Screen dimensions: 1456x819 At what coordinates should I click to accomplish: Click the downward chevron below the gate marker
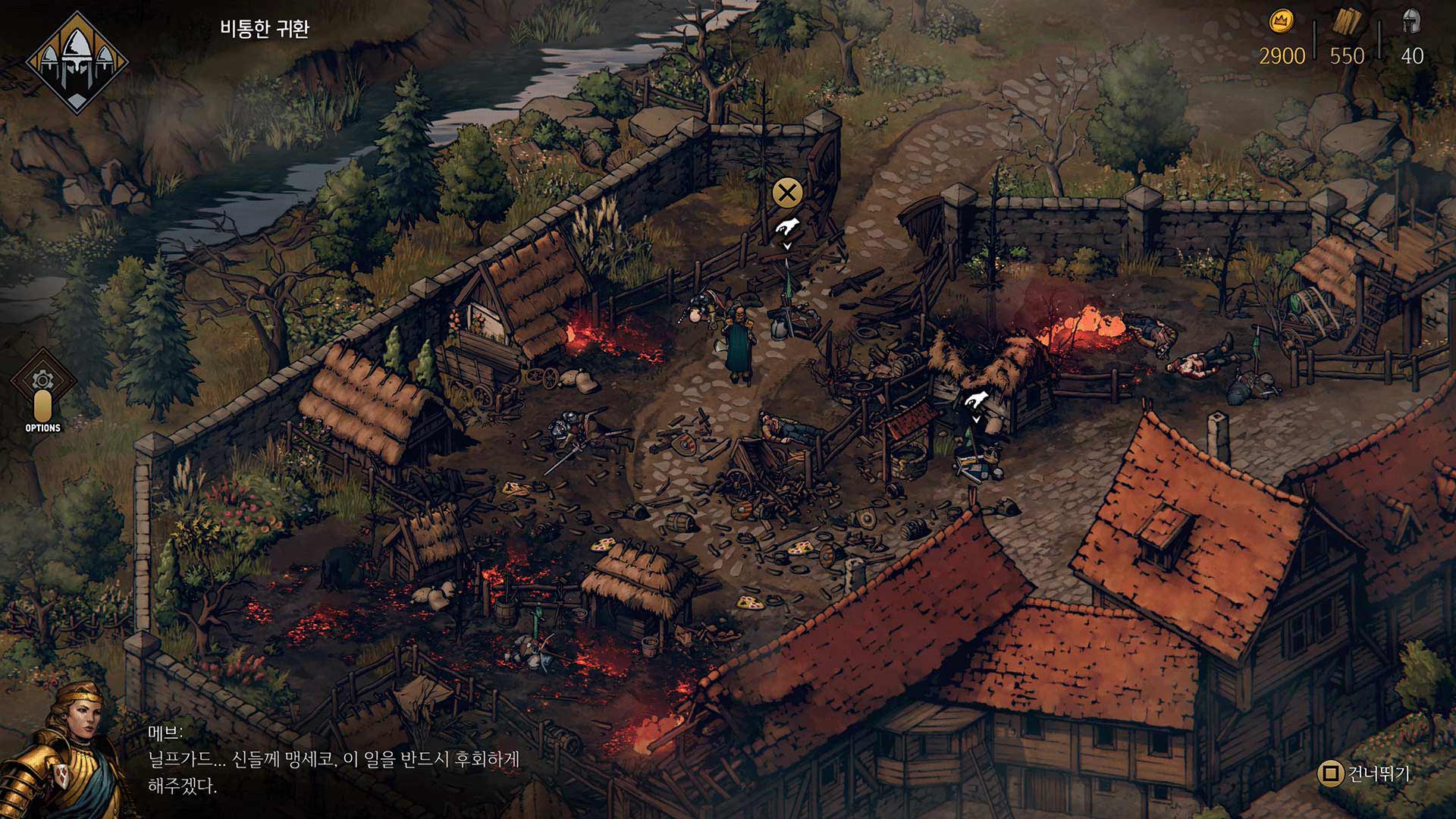[787, 246]
